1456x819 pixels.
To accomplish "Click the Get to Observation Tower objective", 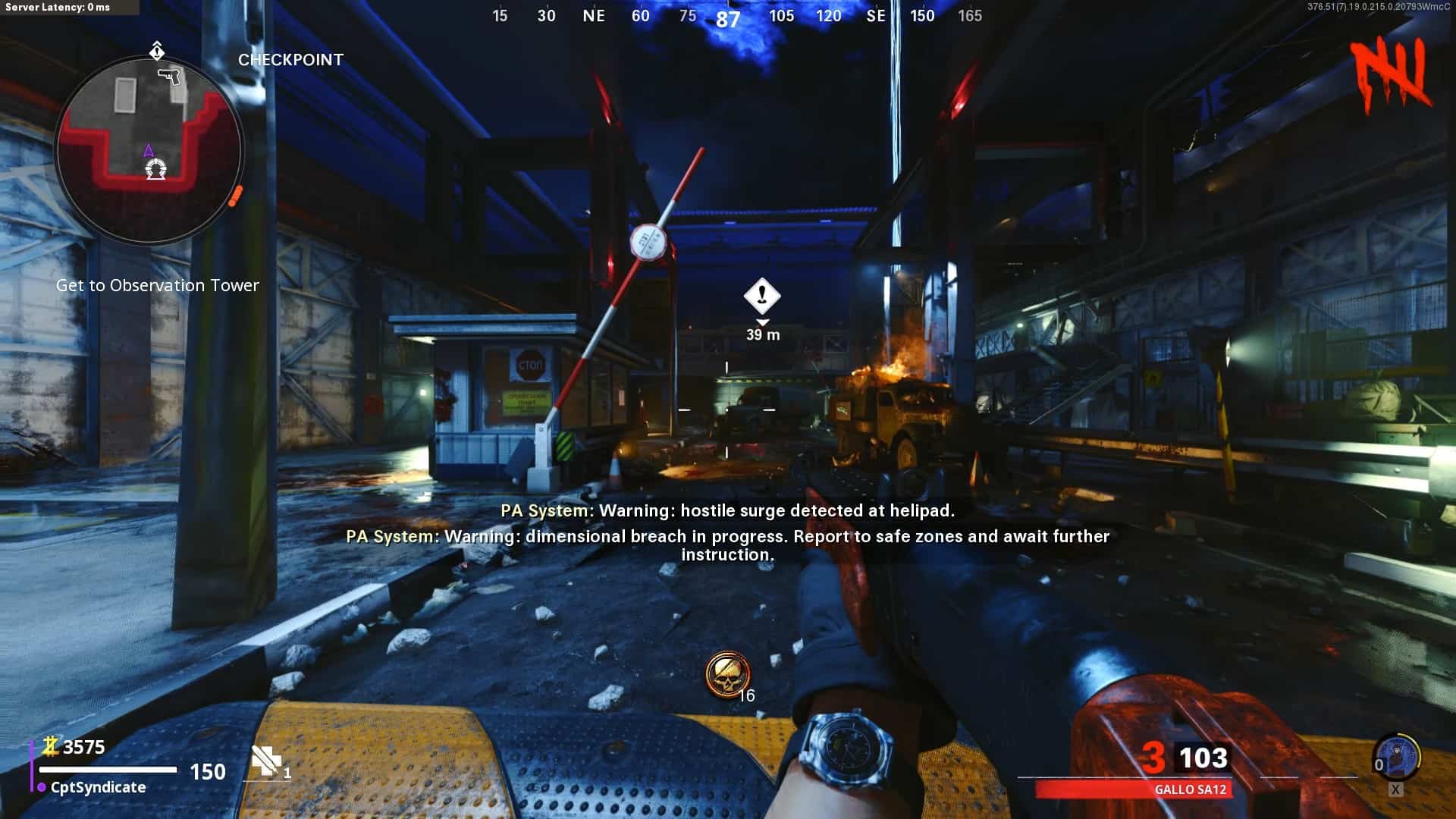I will pos(158,286).
